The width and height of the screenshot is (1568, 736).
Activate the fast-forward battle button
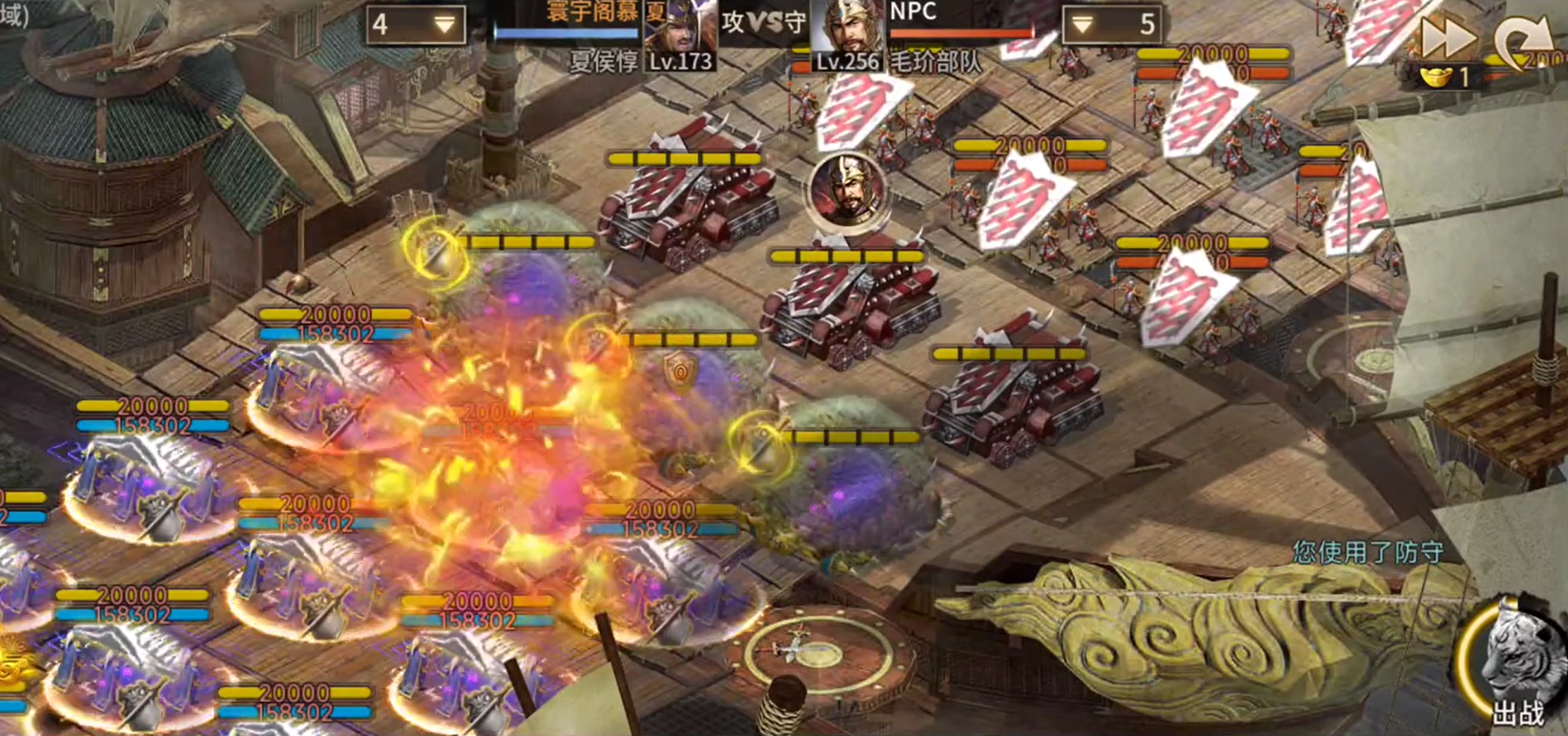1448,39
